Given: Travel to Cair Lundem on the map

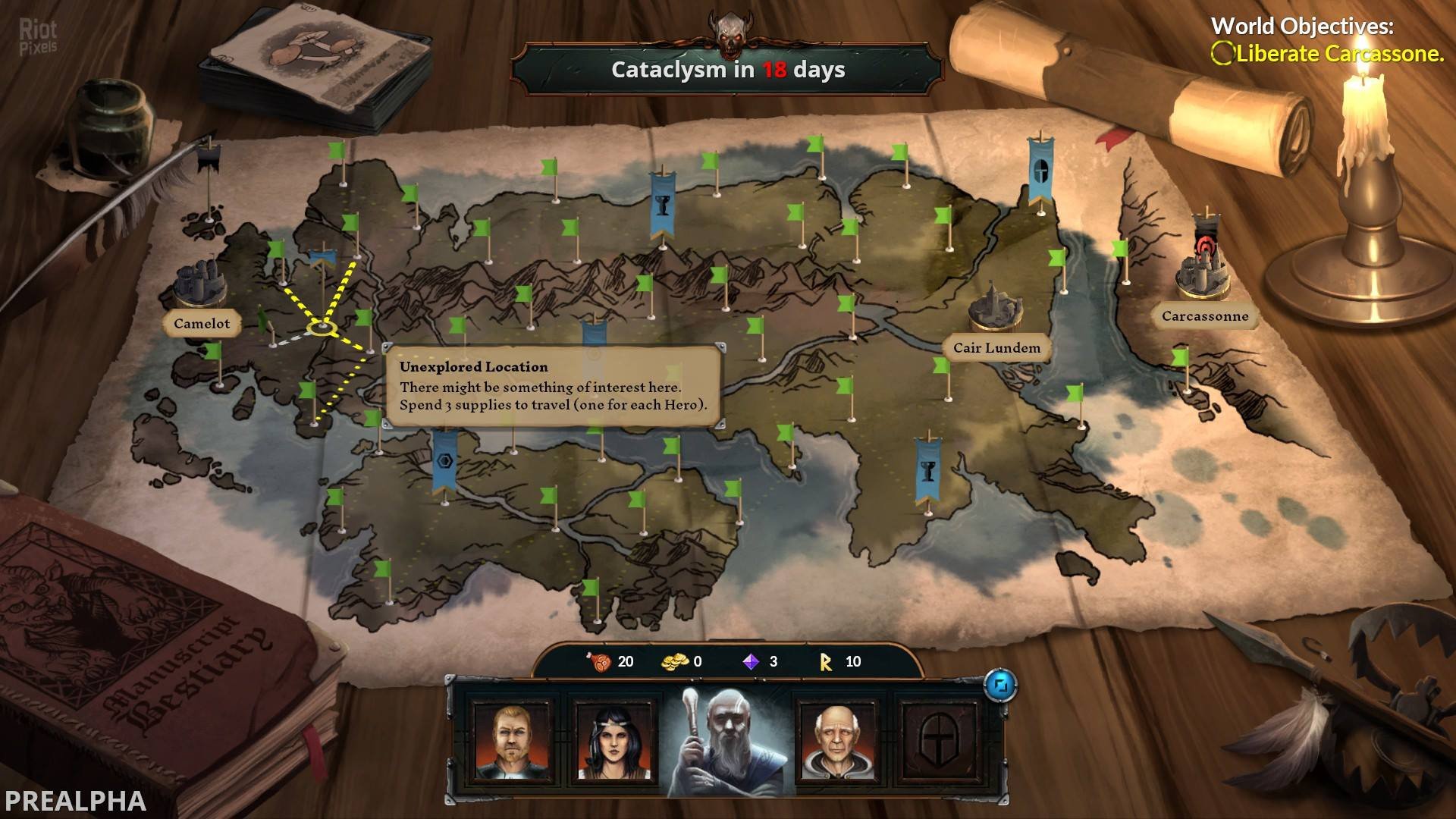Looking at the screenshot, I should (x=996, y=348).
